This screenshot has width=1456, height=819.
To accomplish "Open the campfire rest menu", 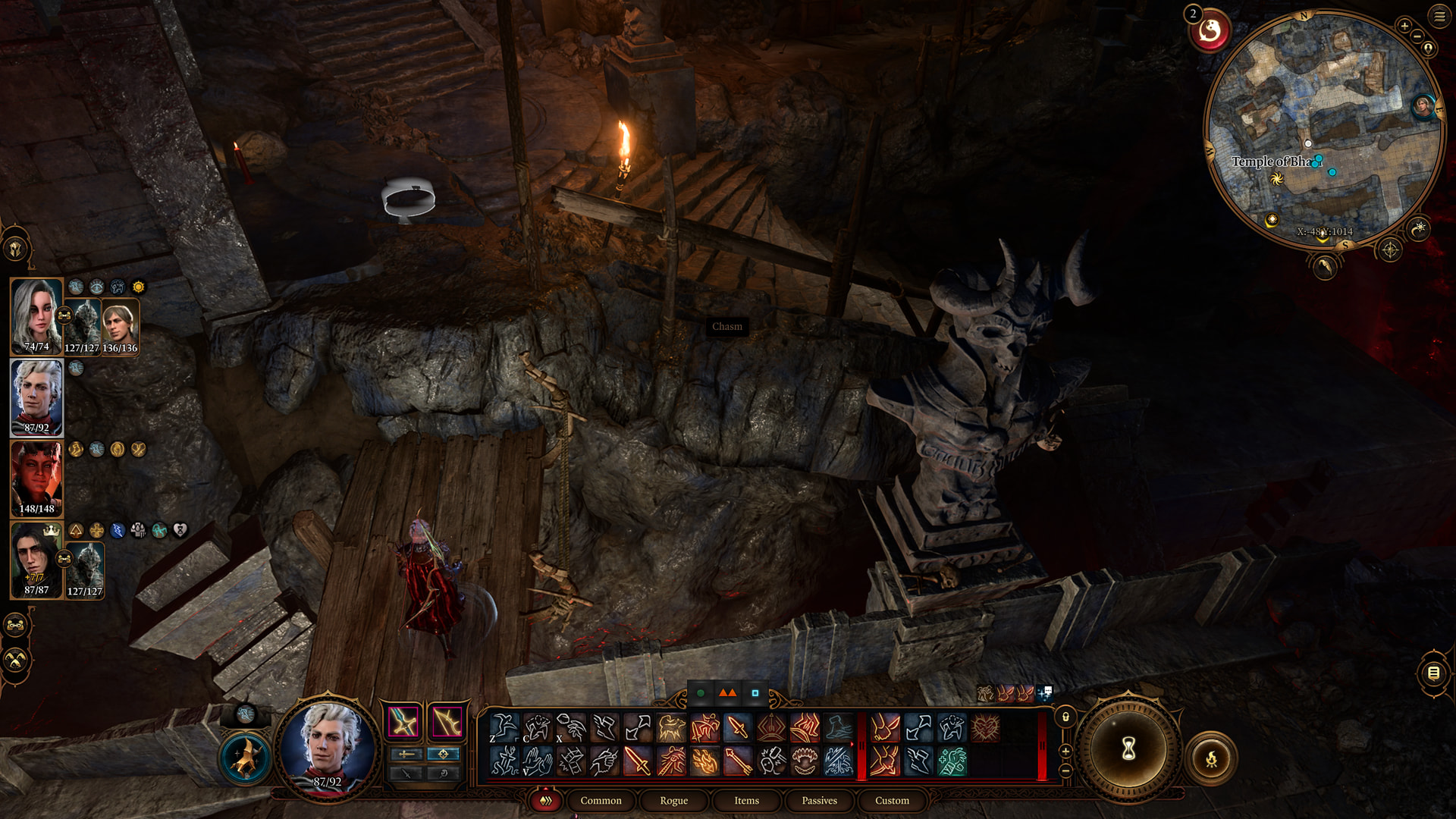I will (x=1211, y=758).
